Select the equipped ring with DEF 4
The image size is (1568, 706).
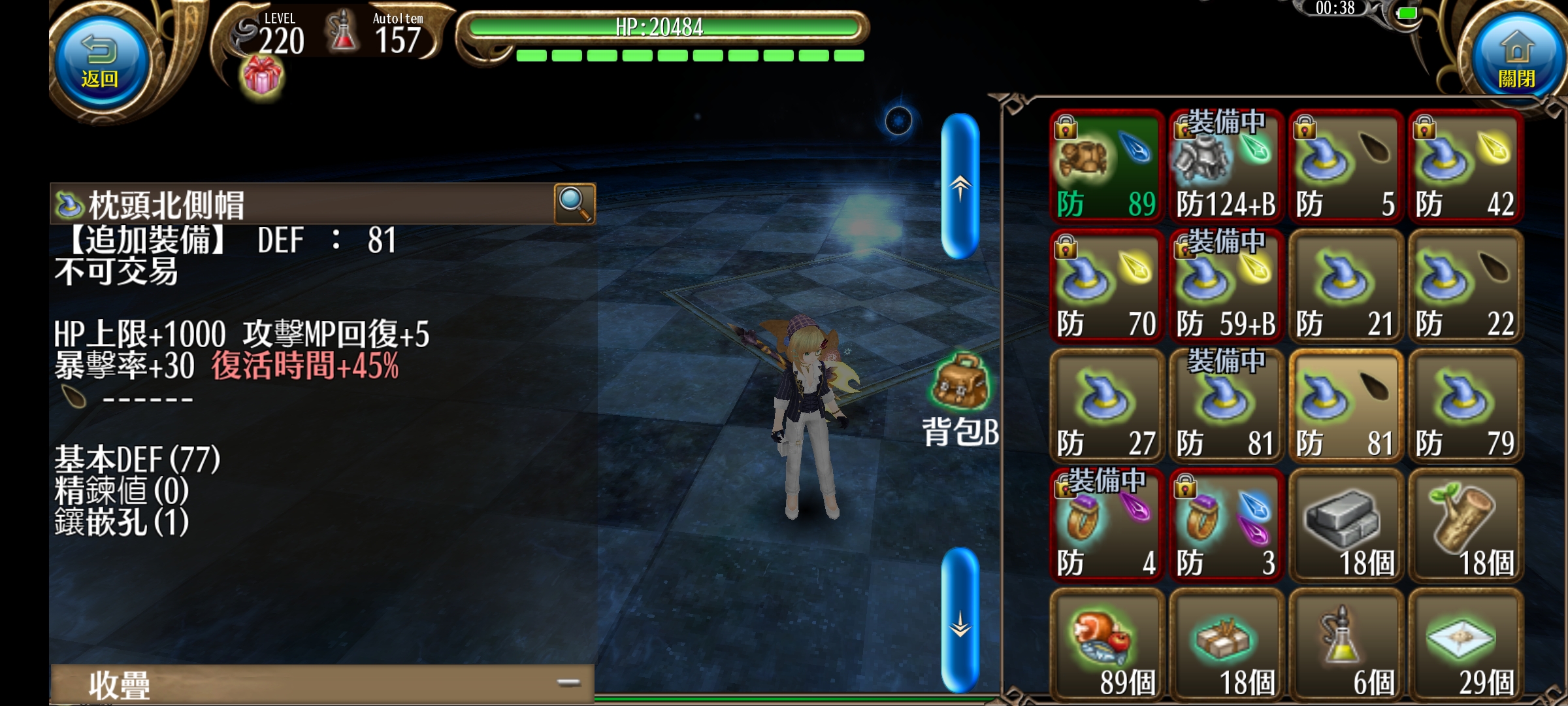pyautogui.click(x=1107, y=525)
